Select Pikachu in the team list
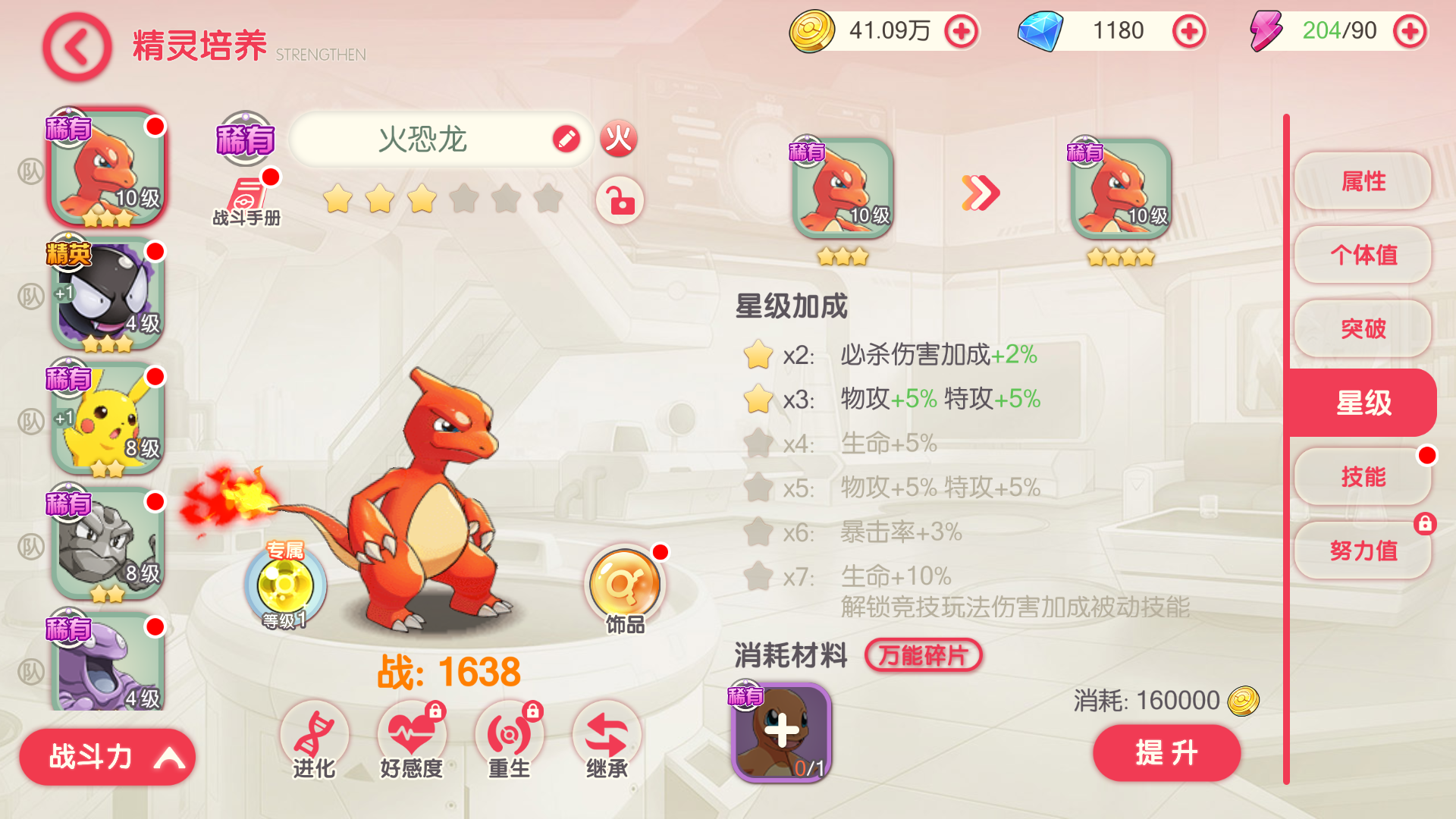Screen dimensions: 1456x819 pos(107,419)
